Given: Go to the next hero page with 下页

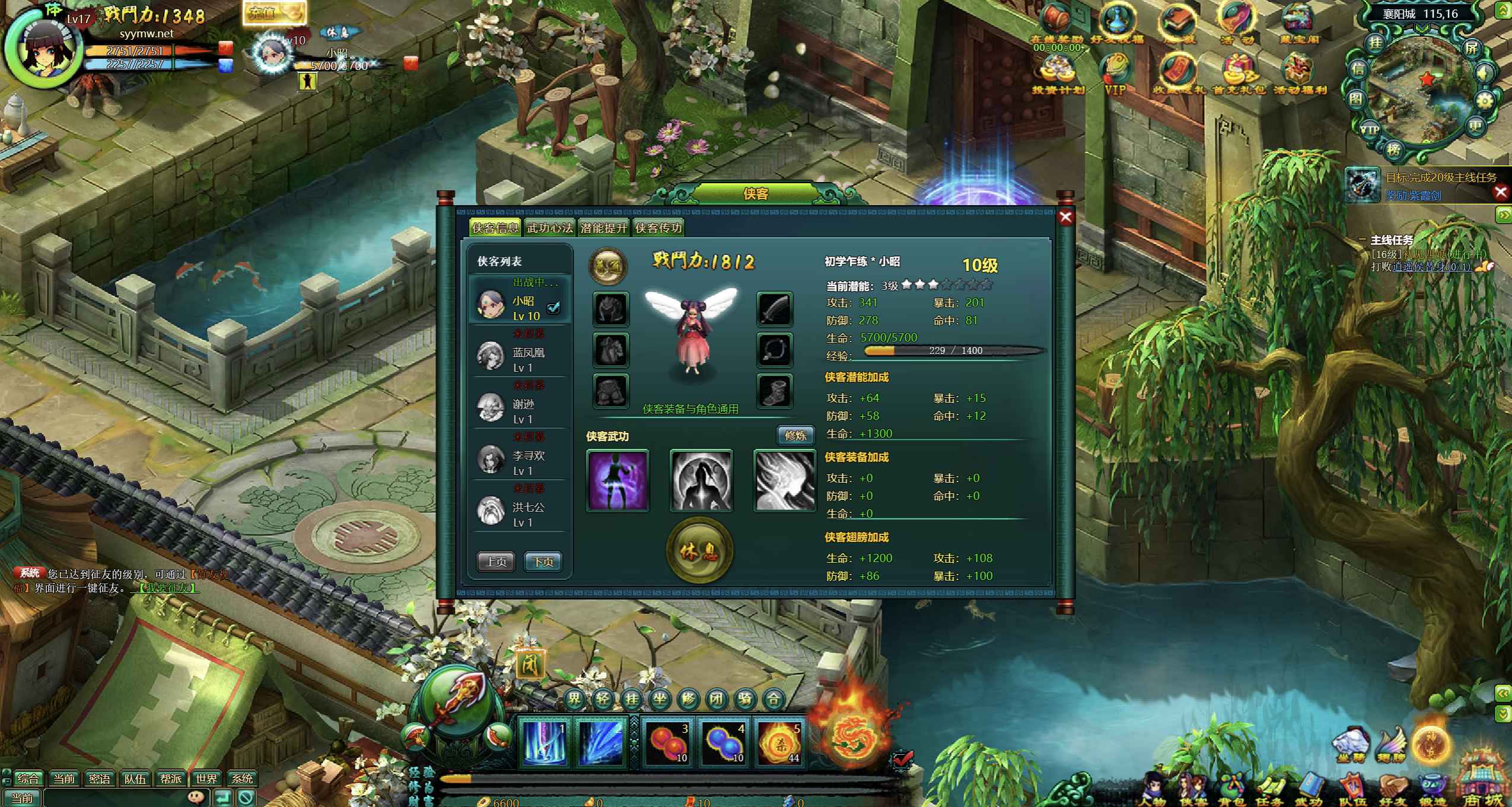Looking at the screenshot, I should pos(543,562).
